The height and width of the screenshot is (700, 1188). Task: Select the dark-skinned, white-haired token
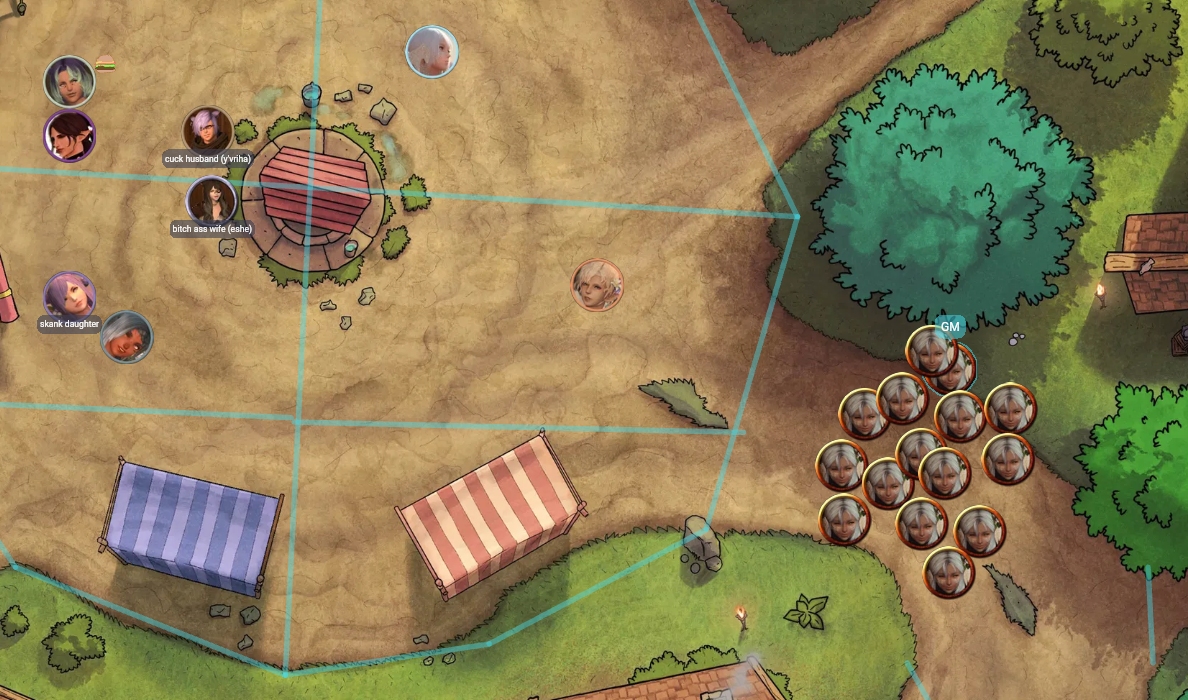127,337
